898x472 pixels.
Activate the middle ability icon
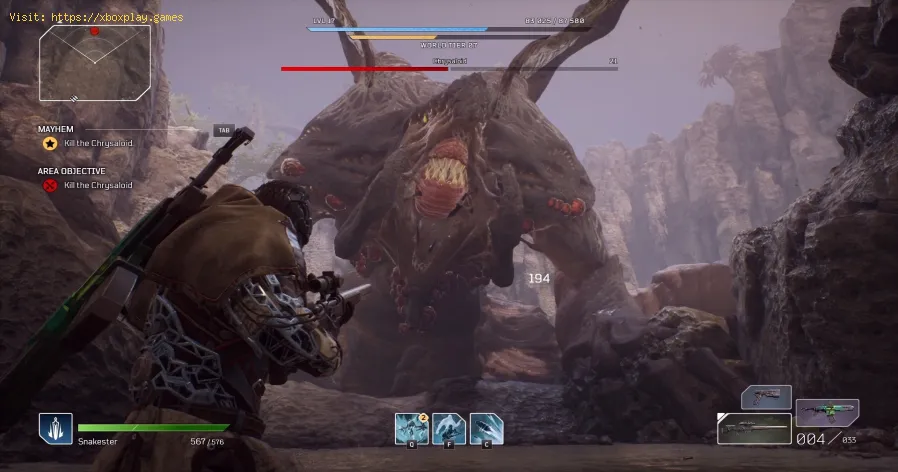pos(449,429)
